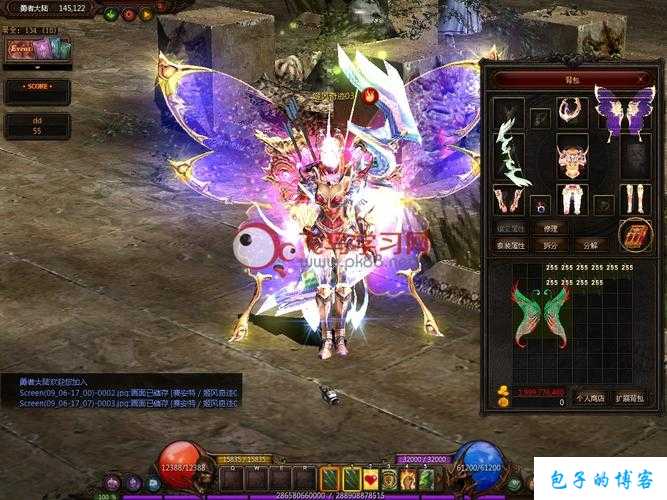Open the 个人商店 personal shop
The height and width of the screenshot is (500, 667).
[591, 398]
